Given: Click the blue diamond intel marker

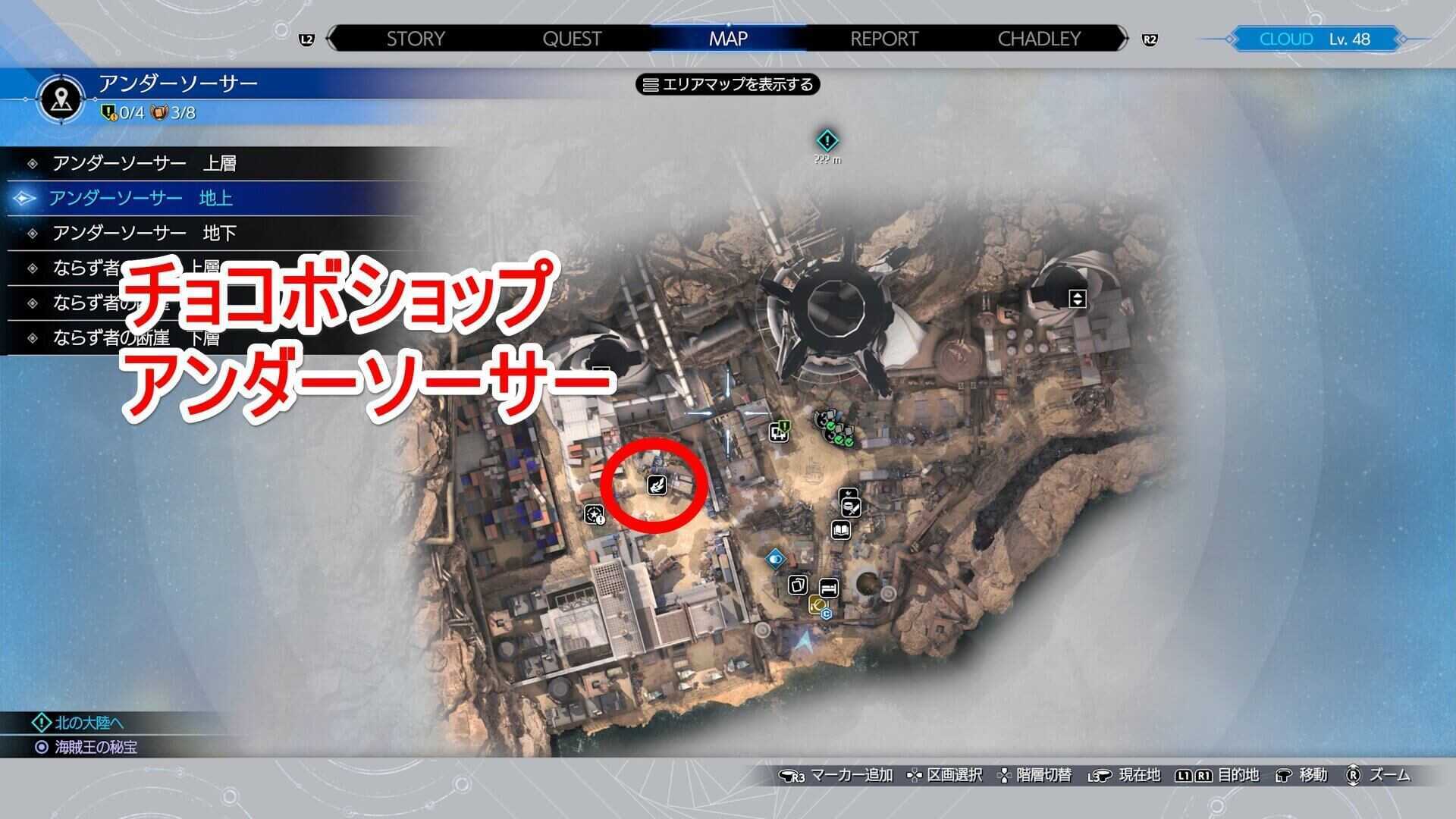Looking at the screenshot, I should 777,559.
